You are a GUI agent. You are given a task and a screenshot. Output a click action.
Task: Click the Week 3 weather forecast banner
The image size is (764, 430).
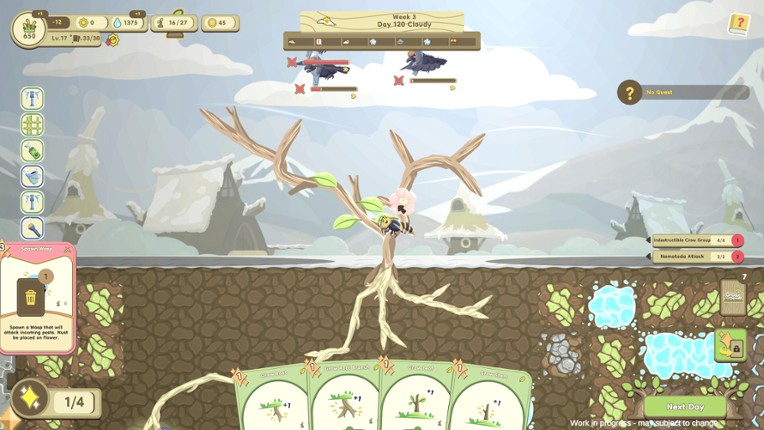pyautogui.click(x=381, y=21)
